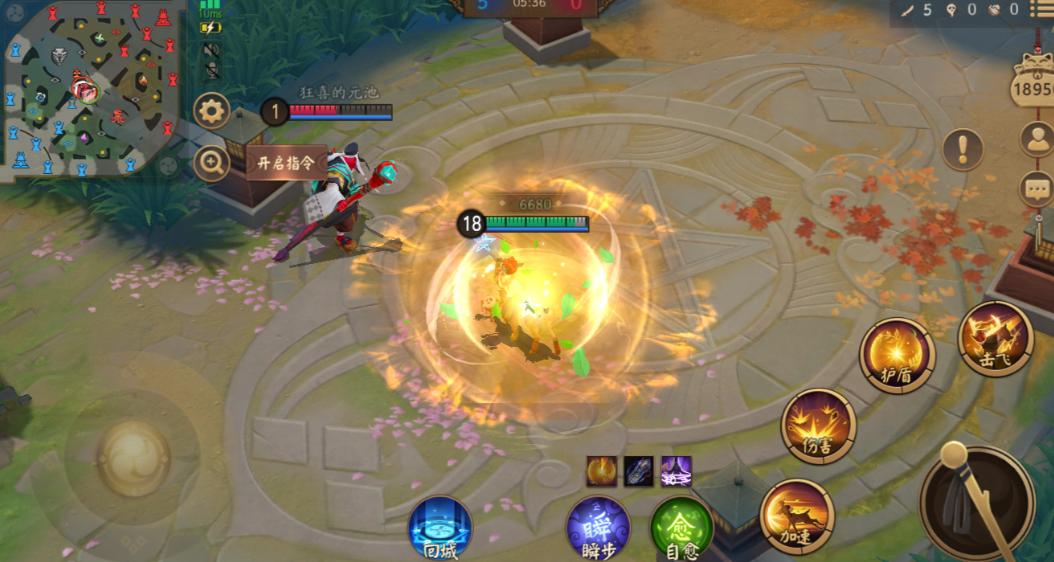Tap the magnifying glass zoom button
The width and height of the screenshot is (1054, 562).
point(212,162)
